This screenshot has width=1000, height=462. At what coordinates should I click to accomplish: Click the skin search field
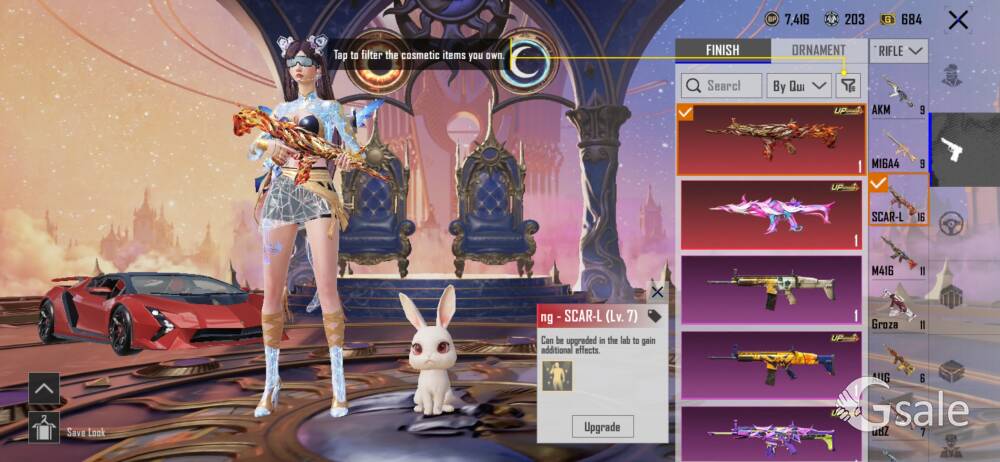721,86
